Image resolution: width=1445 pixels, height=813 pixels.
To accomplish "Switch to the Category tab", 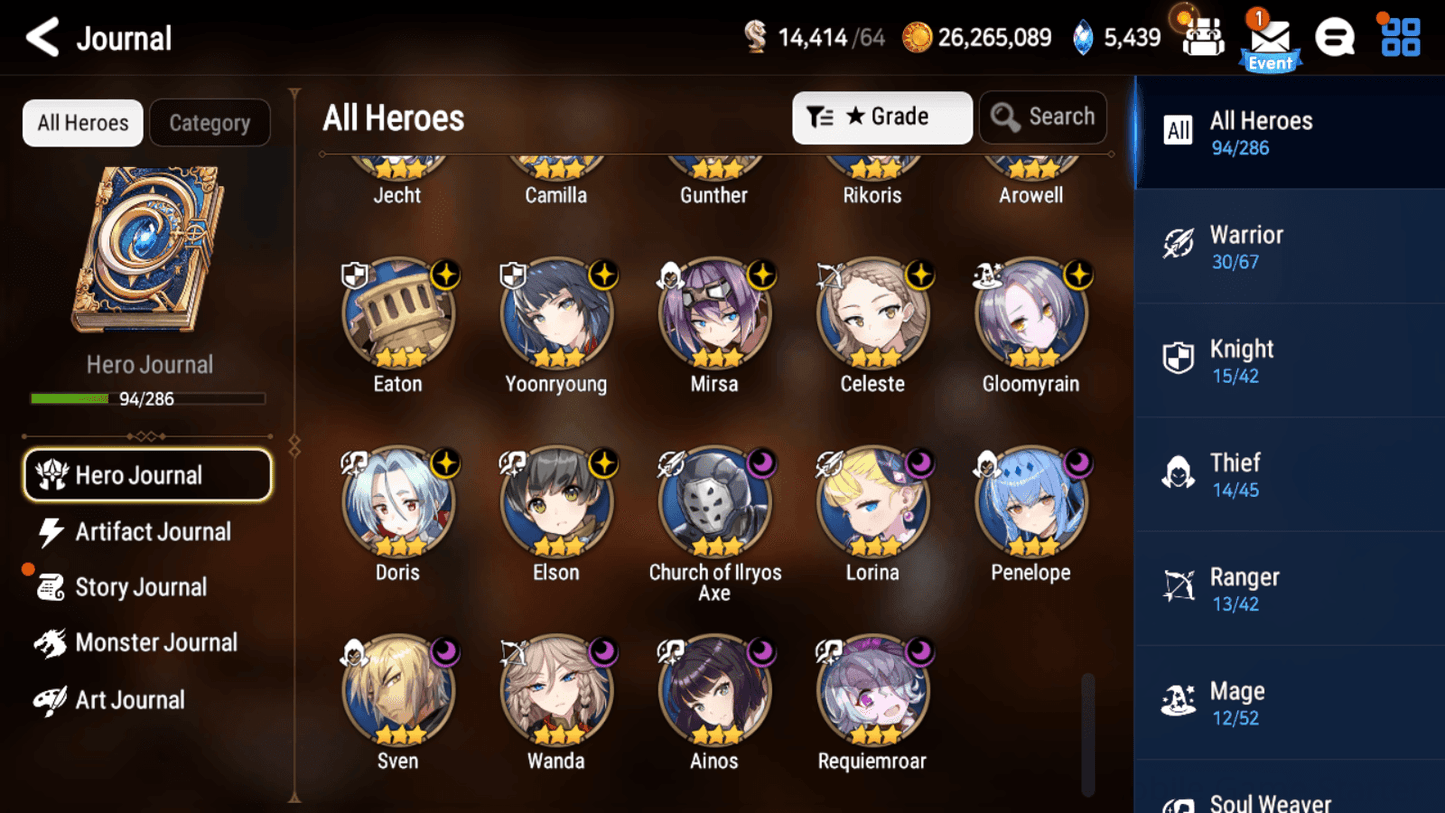I will coord(210,122).
